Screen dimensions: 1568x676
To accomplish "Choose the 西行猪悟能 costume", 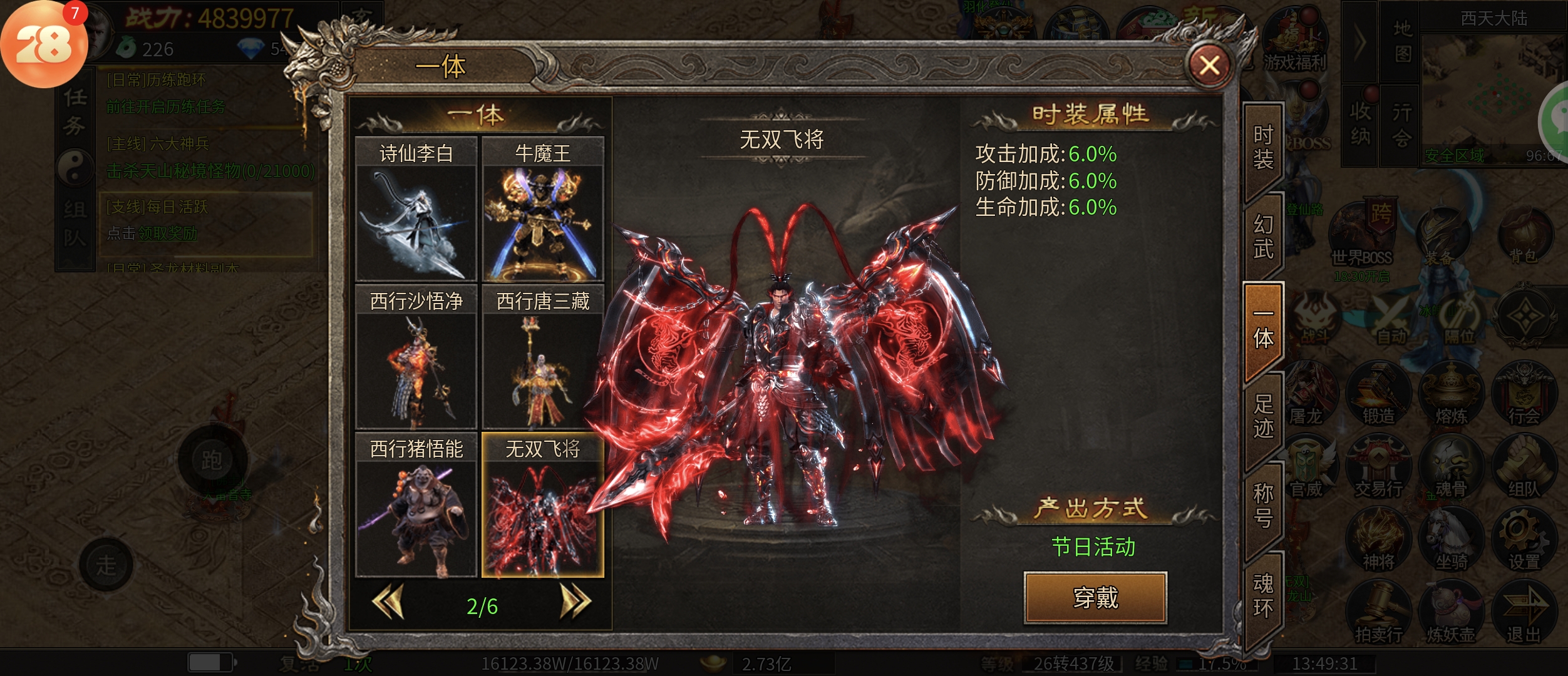I will (x=416, y=505).
